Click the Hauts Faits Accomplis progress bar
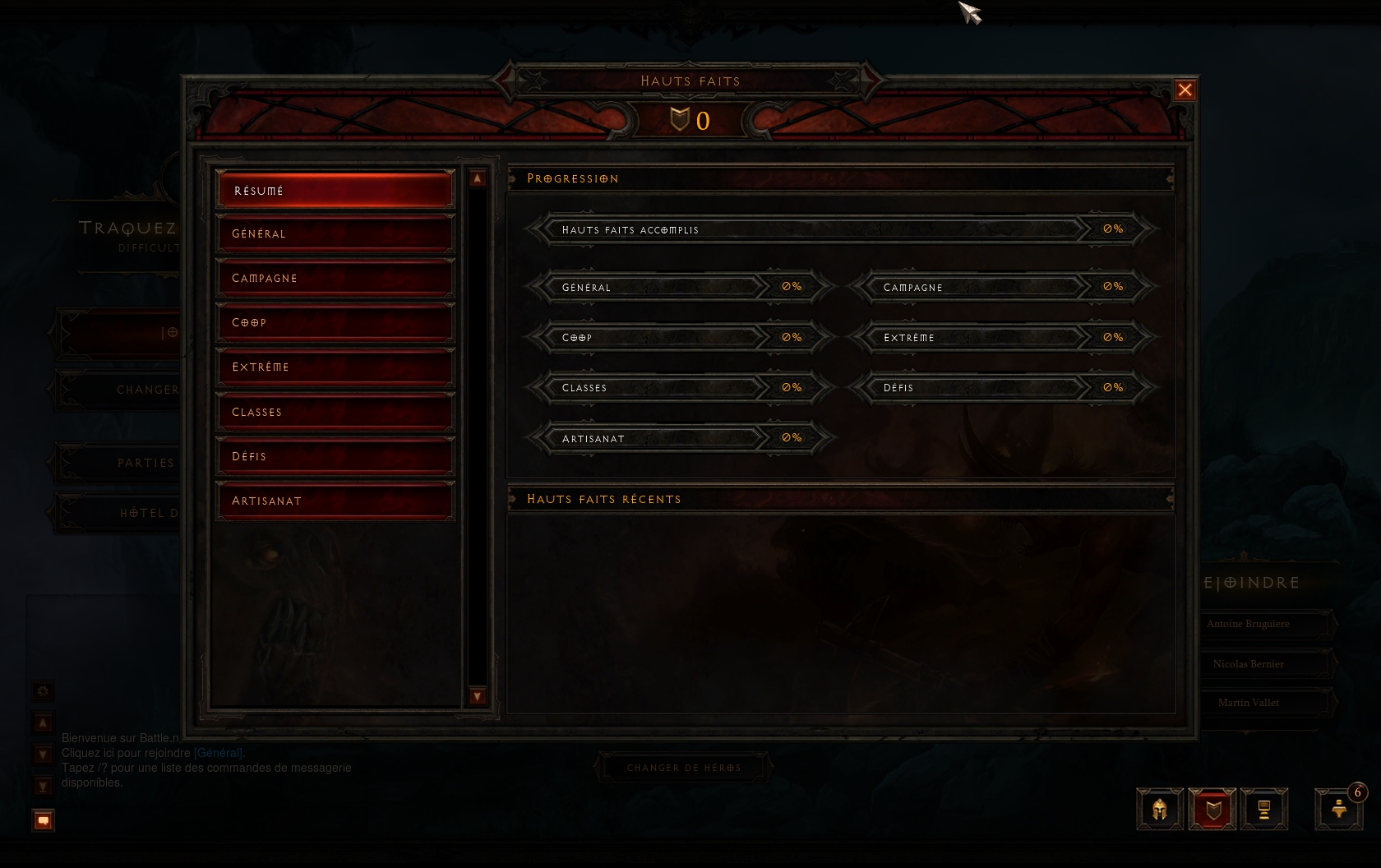 pyautogui.click(x=840, y=229)
